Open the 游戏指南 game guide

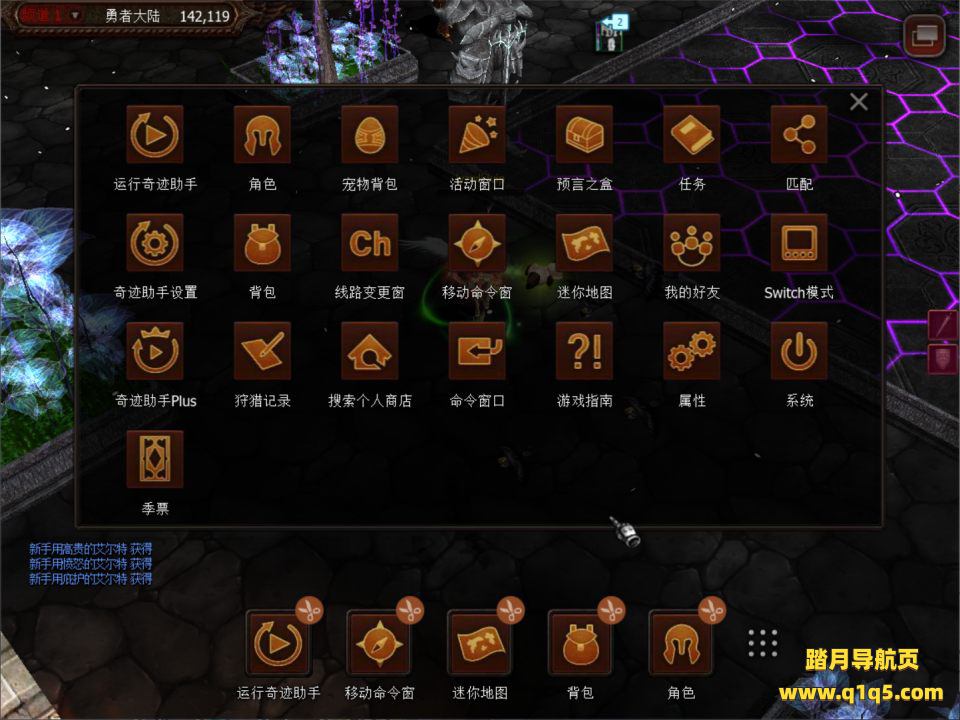coord(584,351)
